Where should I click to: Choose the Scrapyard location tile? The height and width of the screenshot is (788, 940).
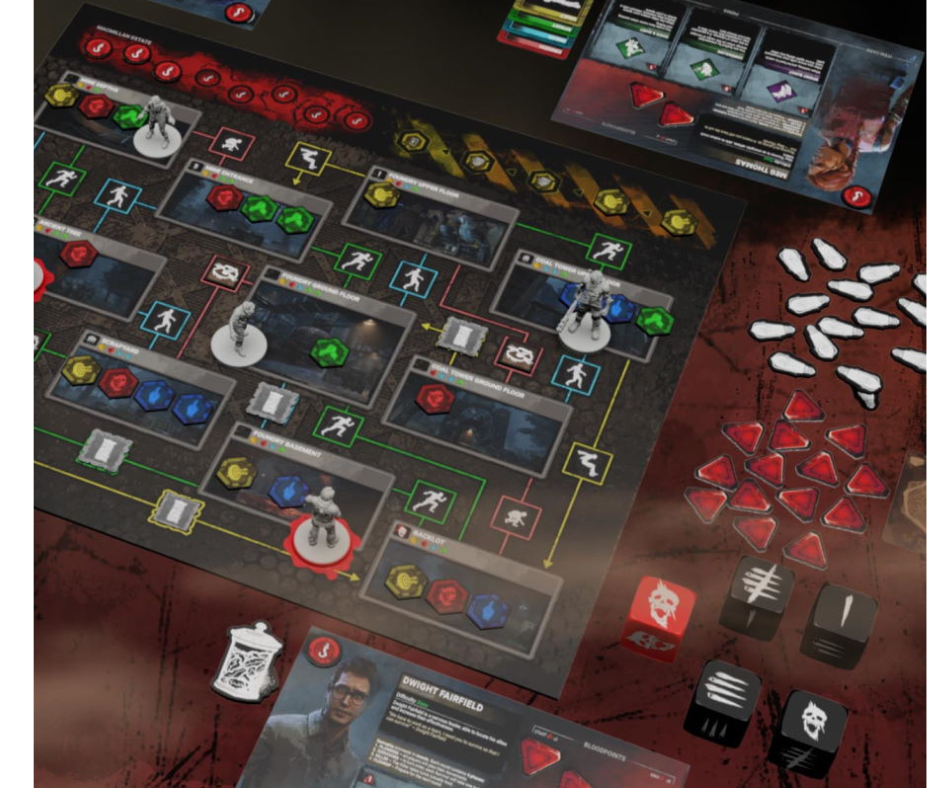pyautogui.click(x=135, y=387)
